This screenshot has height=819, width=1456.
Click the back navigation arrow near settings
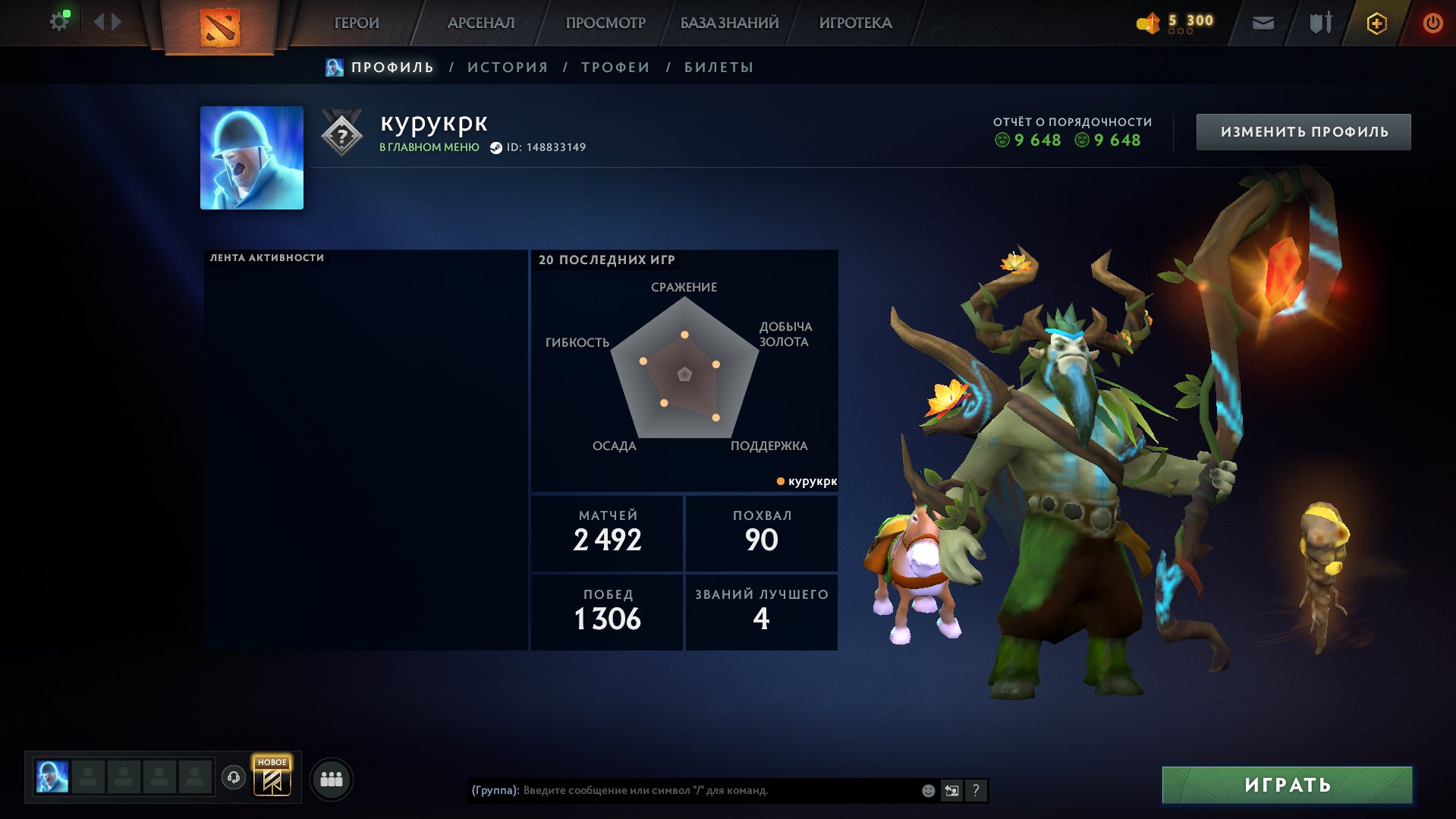click(x=99, y=21)
